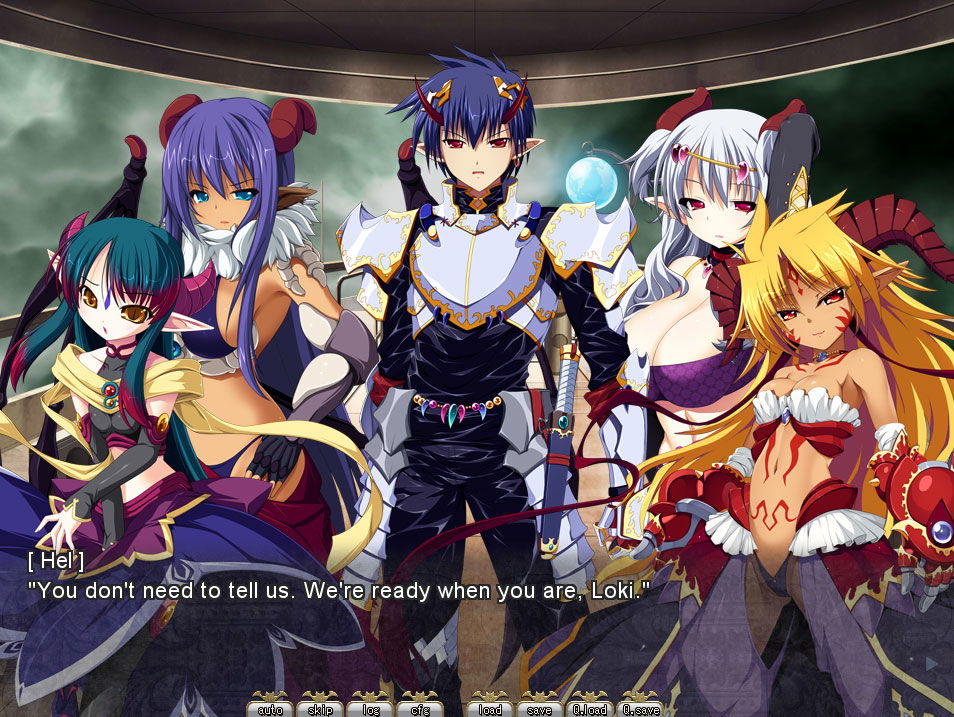Image resolution: width=954 pixels, height=717 pixels.
Task: Open the cfg settings menu
Action: coord(420,708)
